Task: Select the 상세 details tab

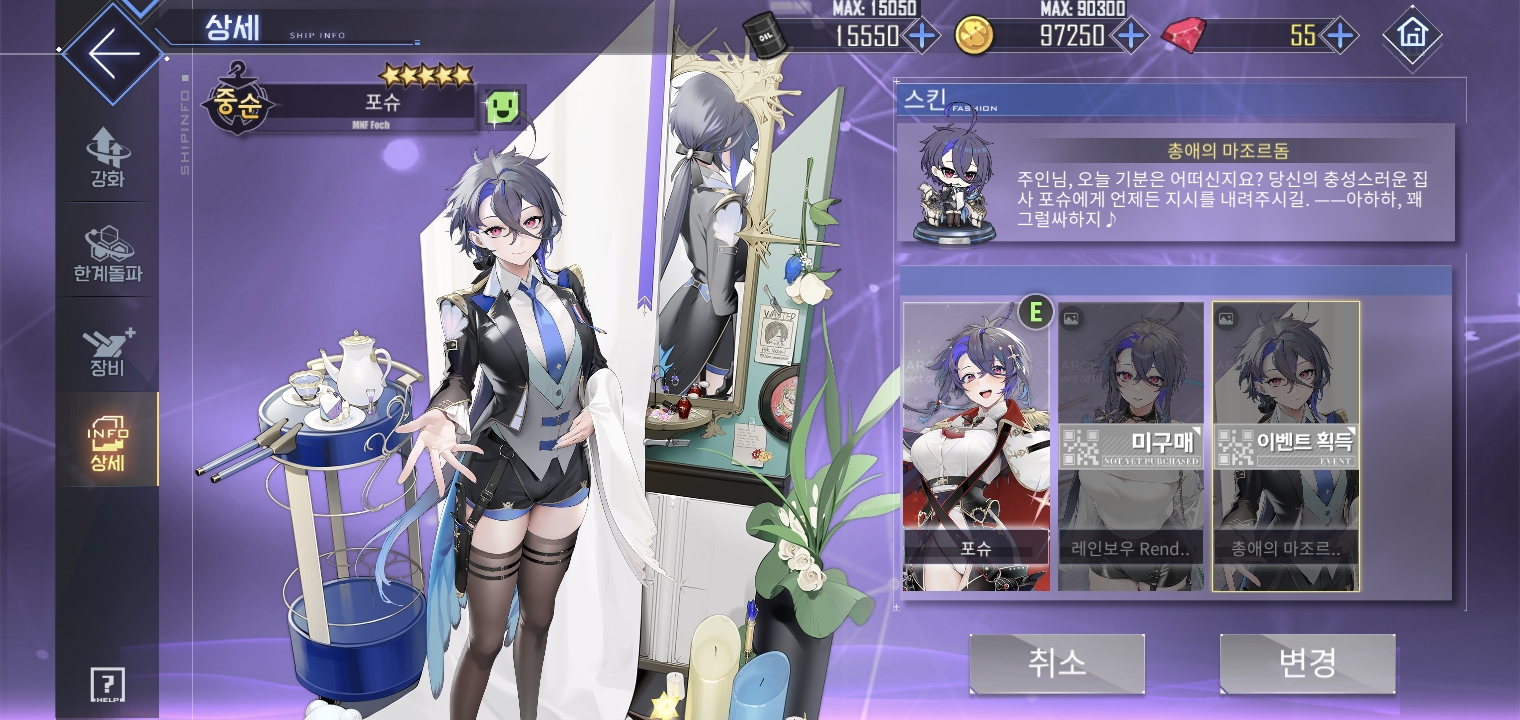Action: click(108, 443)
